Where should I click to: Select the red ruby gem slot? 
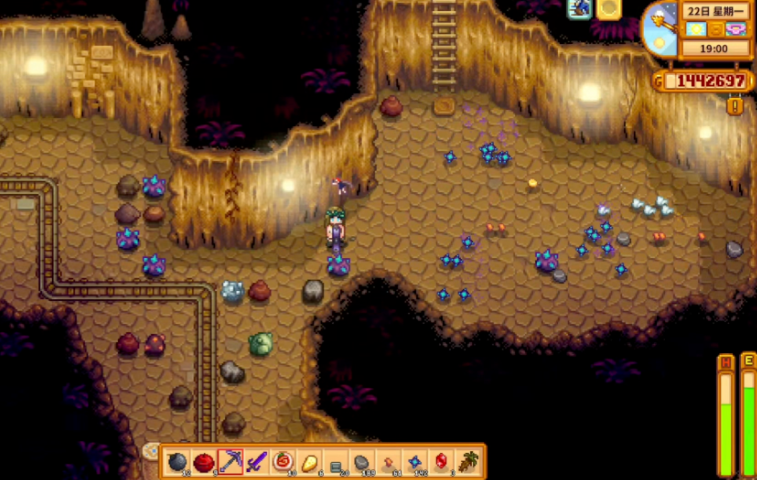(441, 462)
